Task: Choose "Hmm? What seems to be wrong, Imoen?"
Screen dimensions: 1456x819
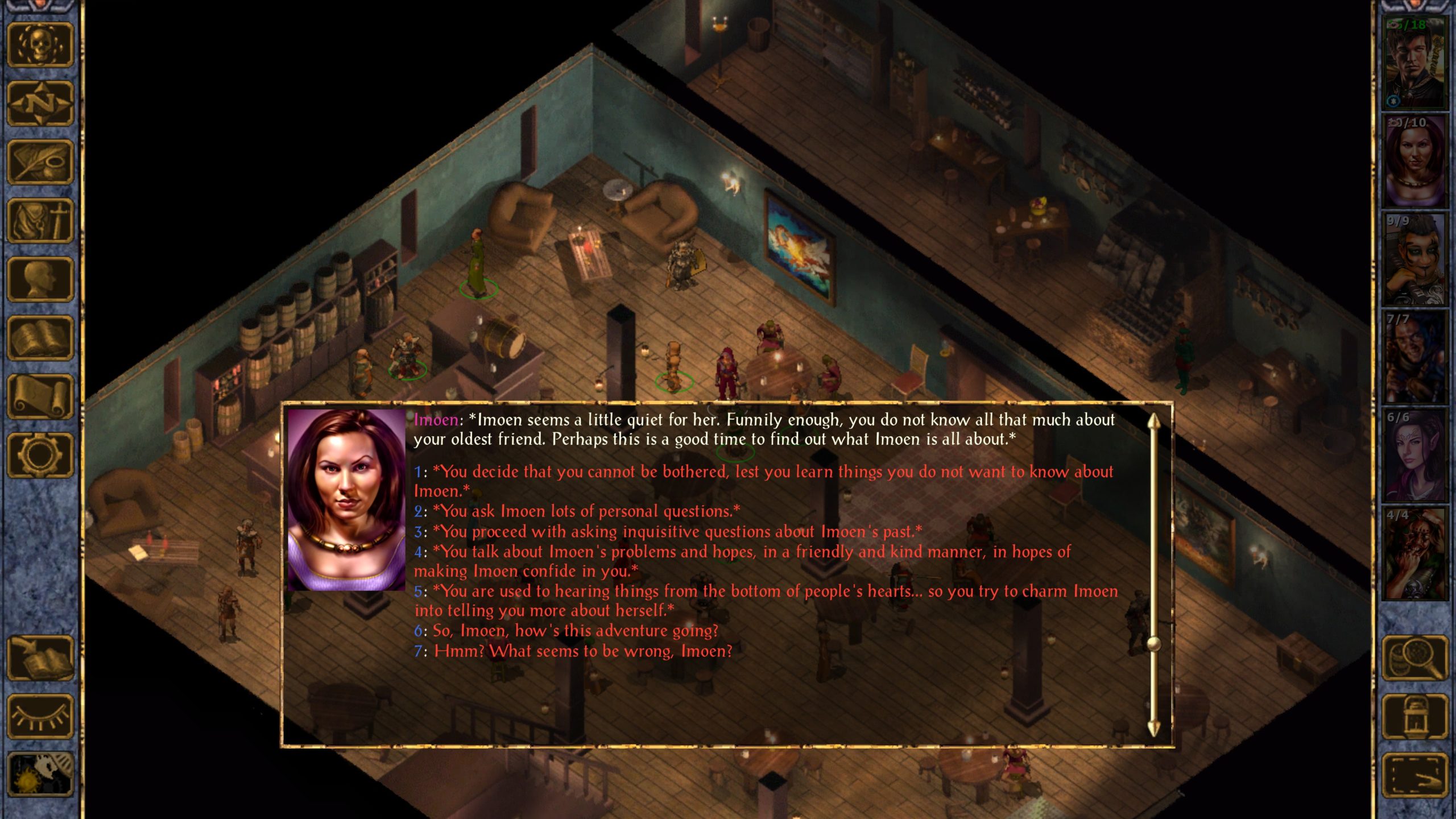Action: 583,651
